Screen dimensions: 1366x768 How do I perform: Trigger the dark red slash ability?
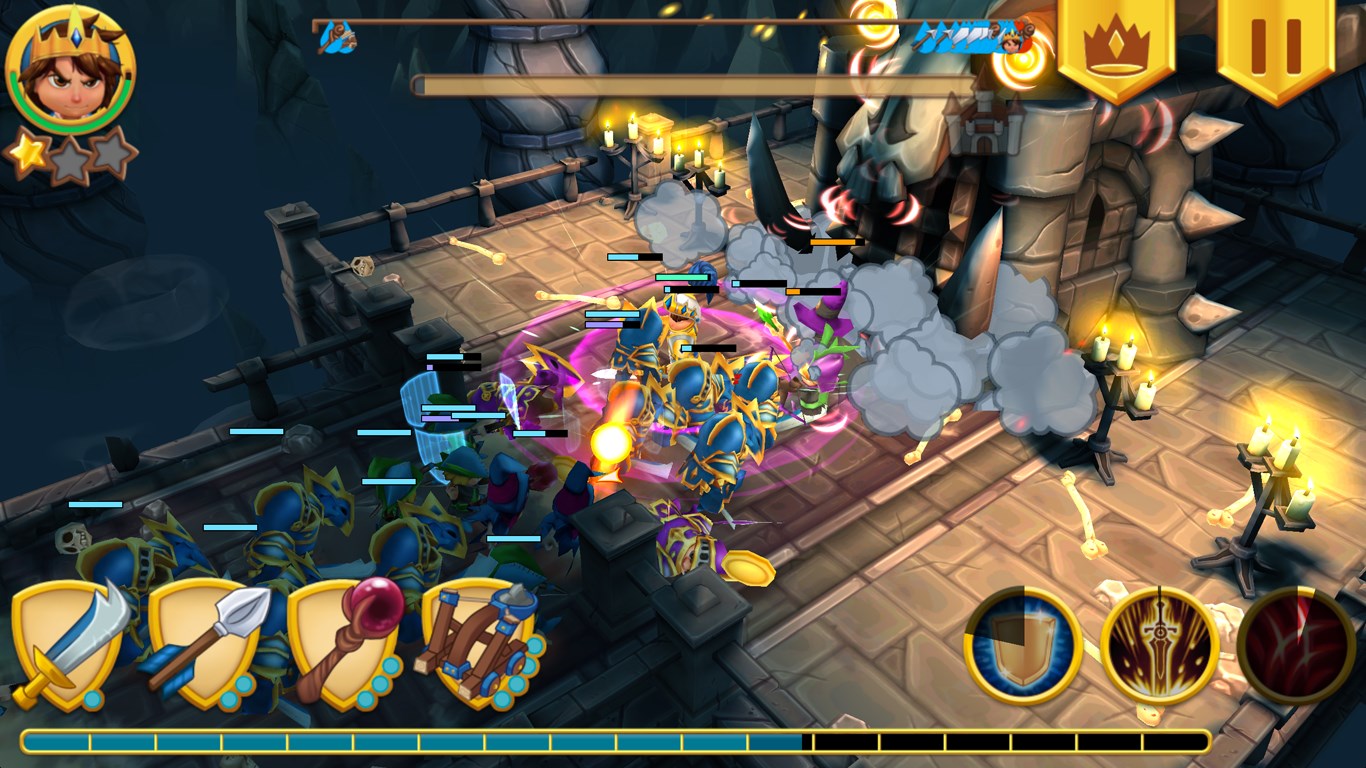(1296, 645)
